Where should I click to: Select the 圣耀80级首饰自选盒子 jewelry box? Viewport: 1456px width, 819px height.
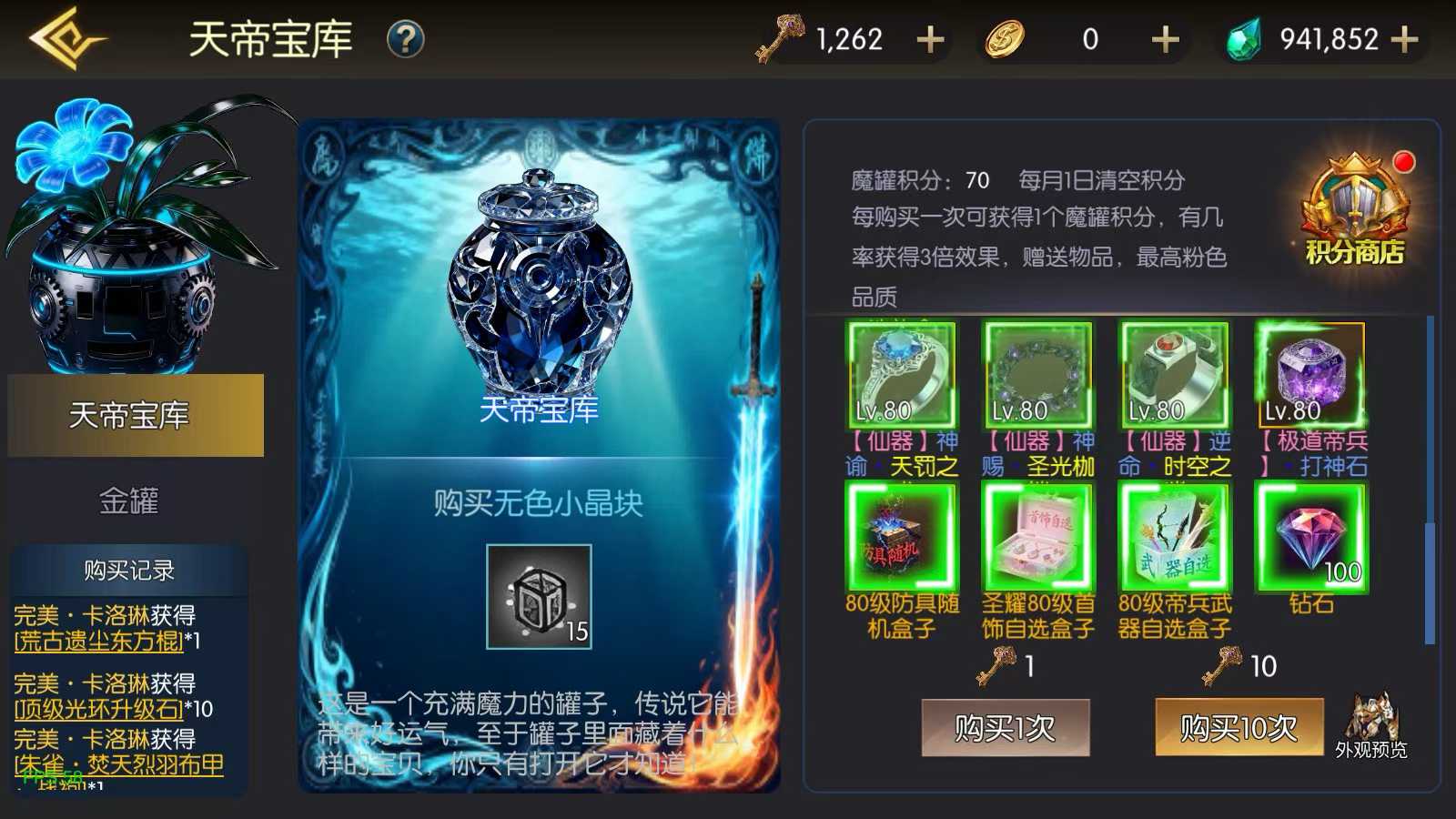(1036, 537)
